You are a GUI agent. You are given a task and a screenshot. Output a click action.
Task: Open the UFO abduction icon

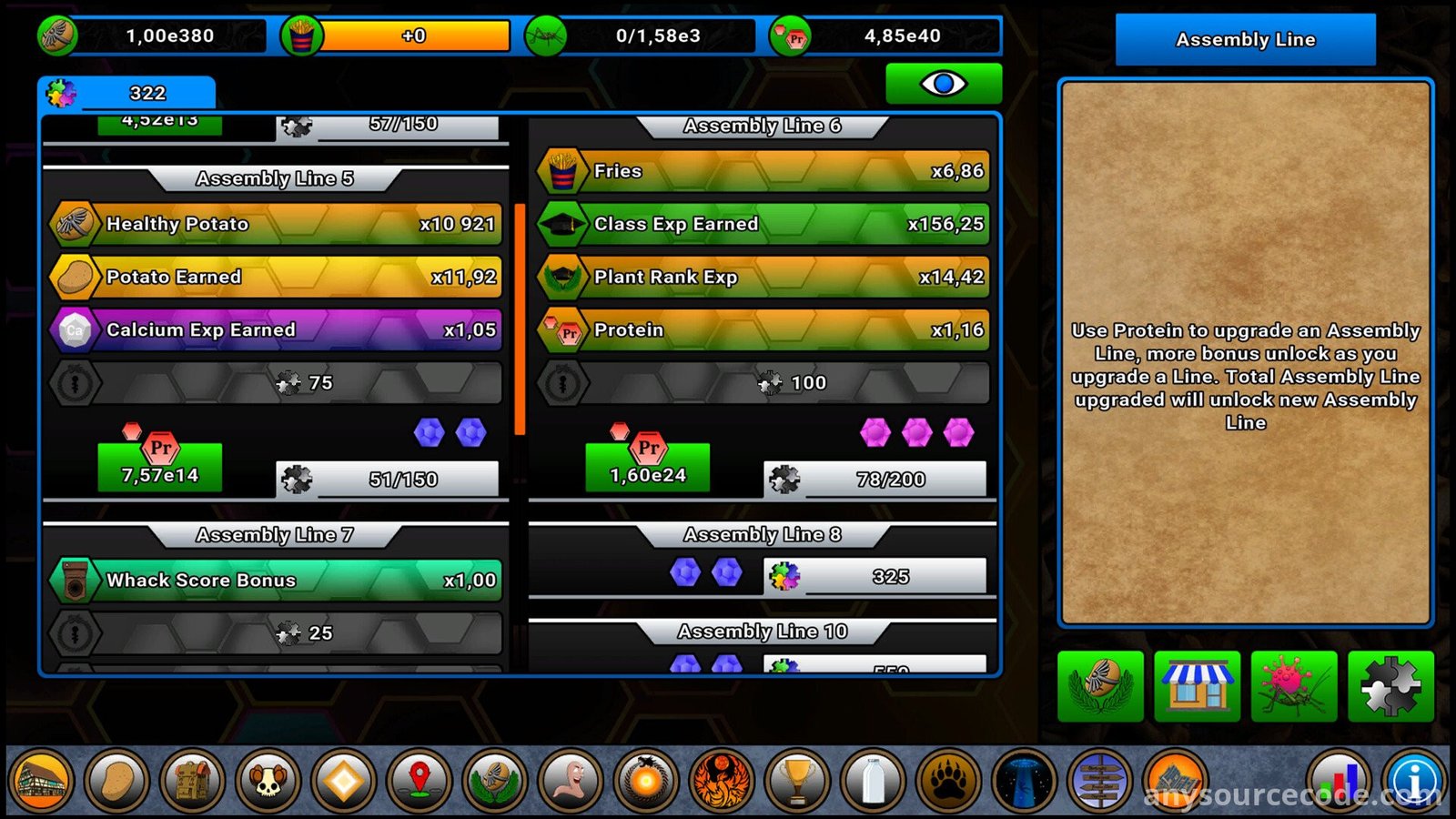pyautogui.click(x=1024, y=781)
